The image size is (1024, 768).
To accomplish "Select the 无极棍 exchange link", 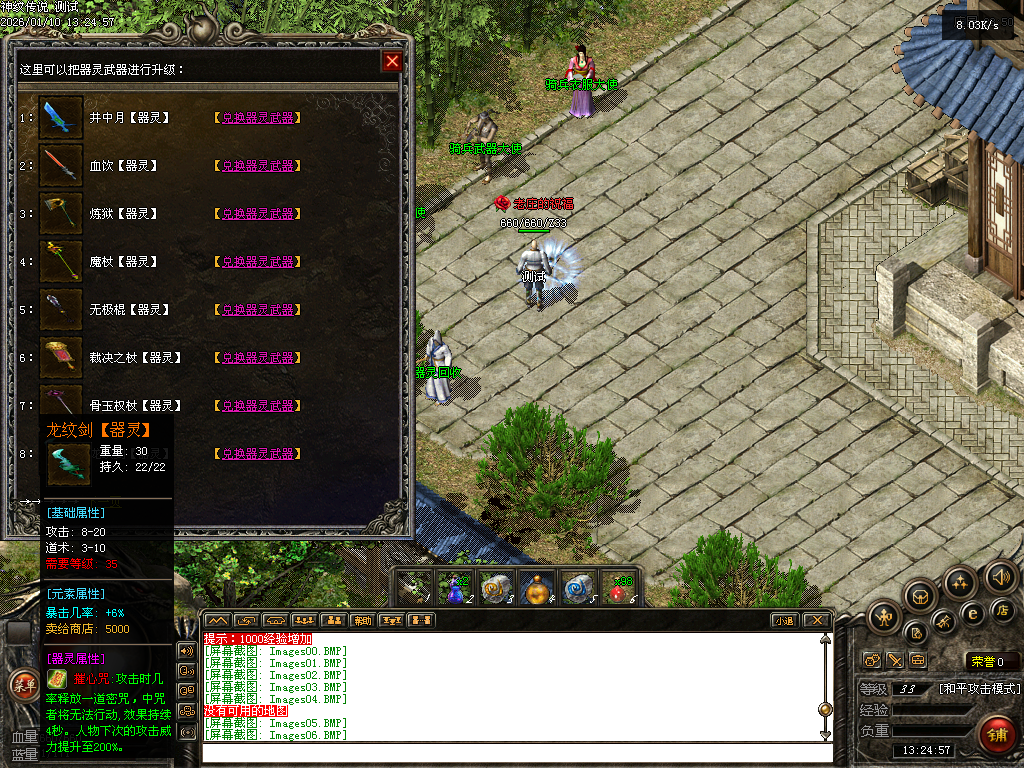I will point(258,310).
